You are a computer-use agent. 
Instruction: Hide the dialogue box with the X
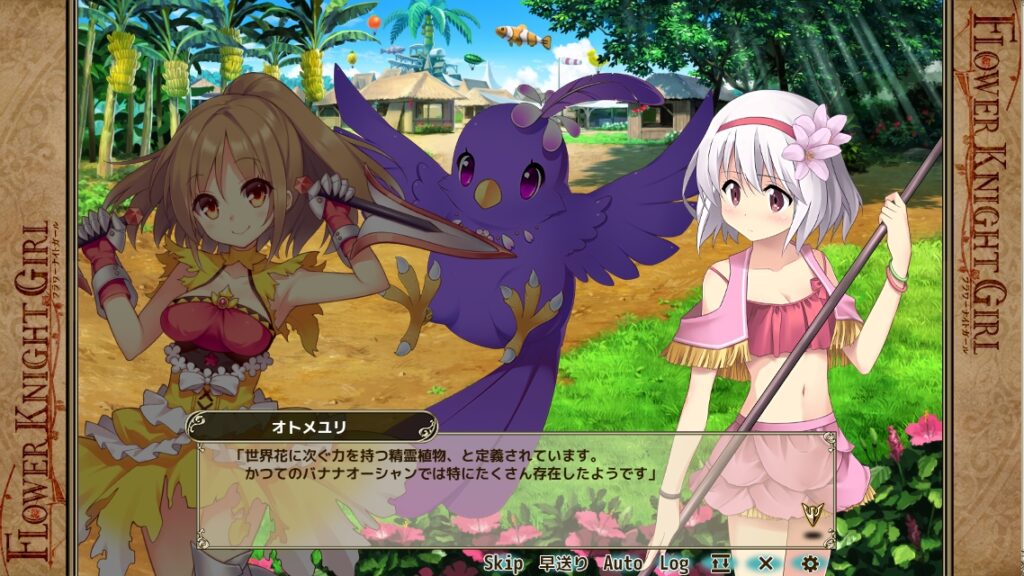pyautogui.click(x=766, y=564)
